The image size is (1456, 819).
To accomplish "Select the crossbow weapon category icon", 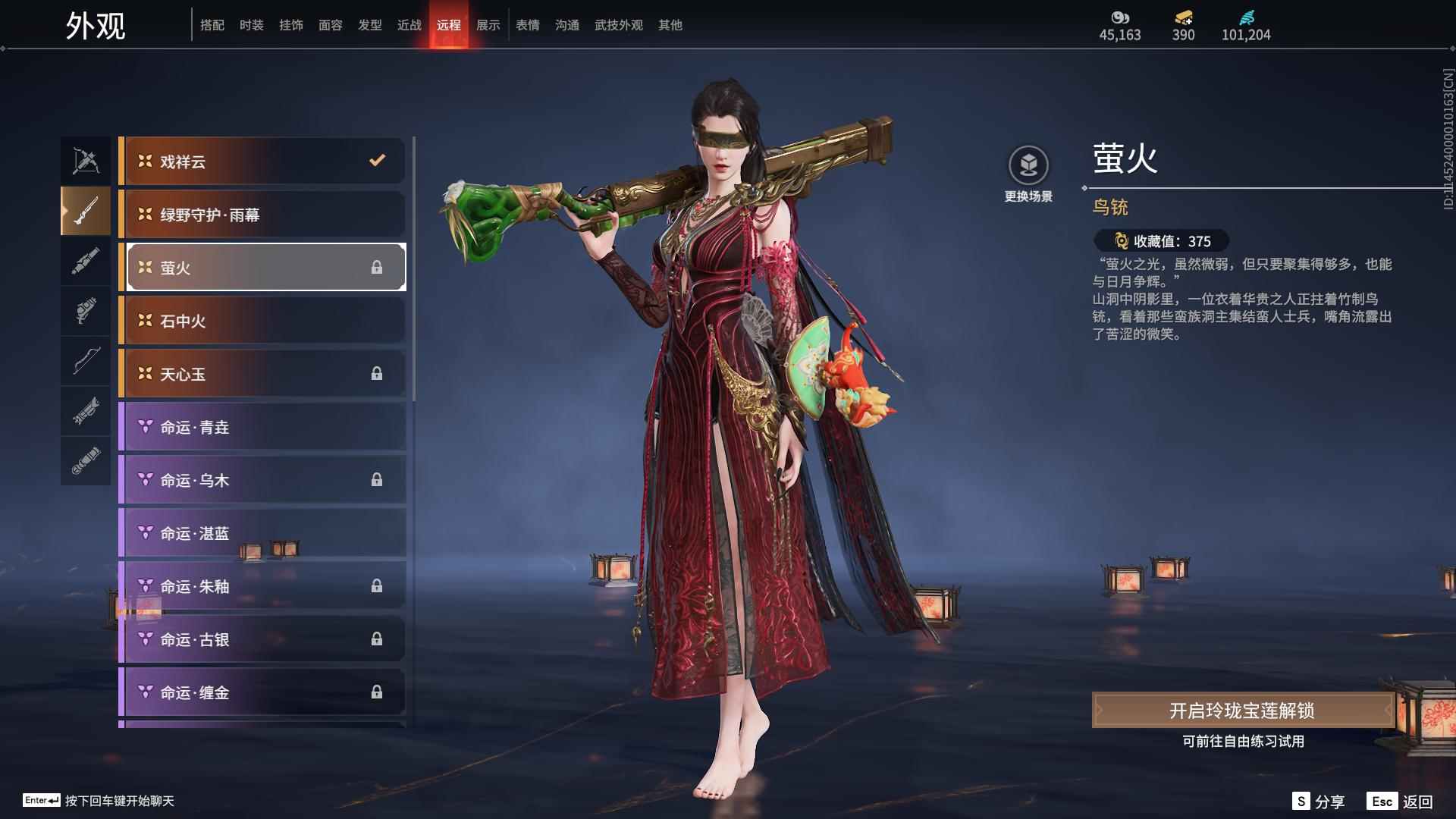I will click(x=85, y=161).
